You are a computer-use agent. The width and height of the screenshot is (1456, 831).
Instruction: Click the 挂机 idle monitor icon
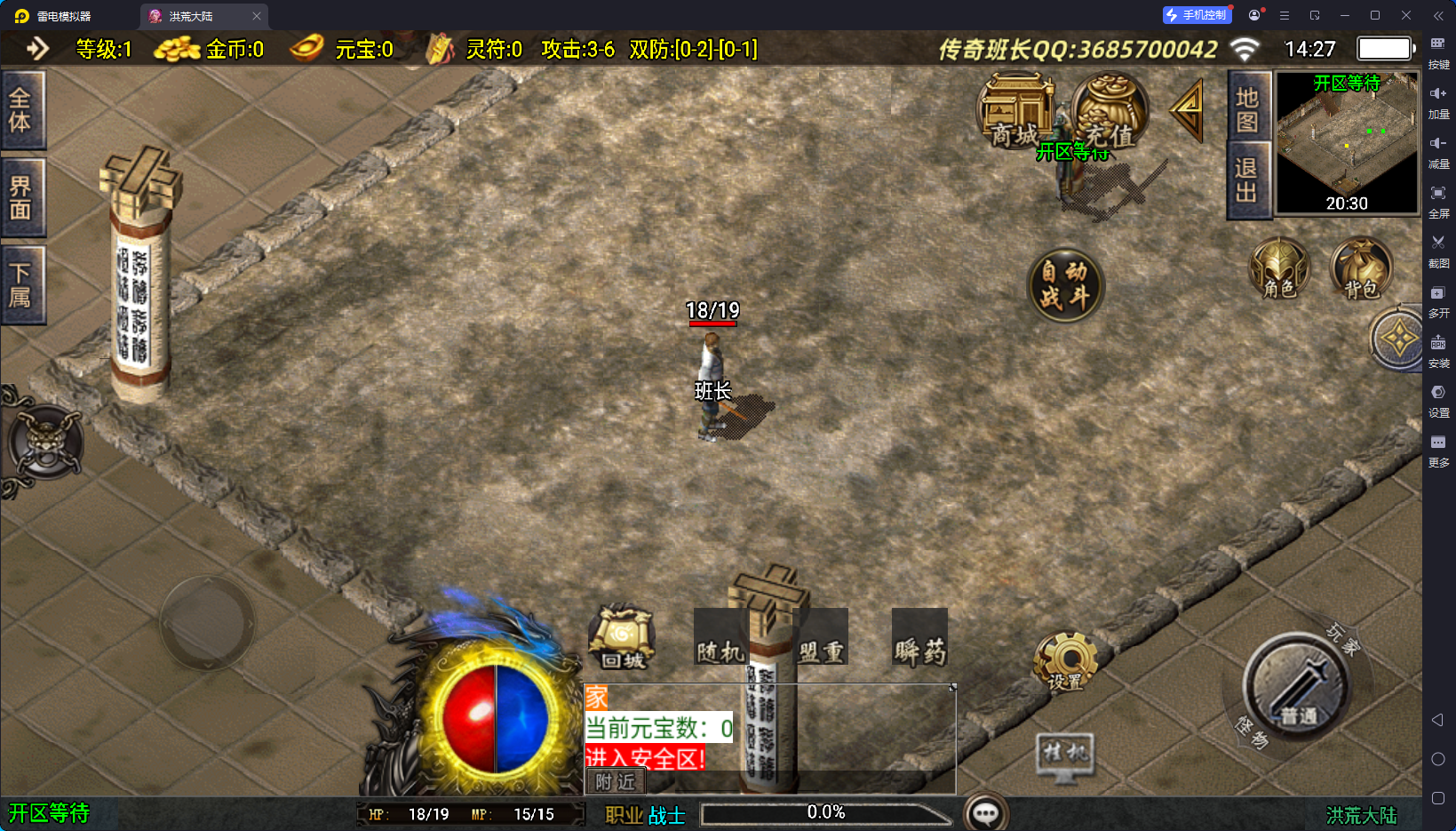point(1065,756)
